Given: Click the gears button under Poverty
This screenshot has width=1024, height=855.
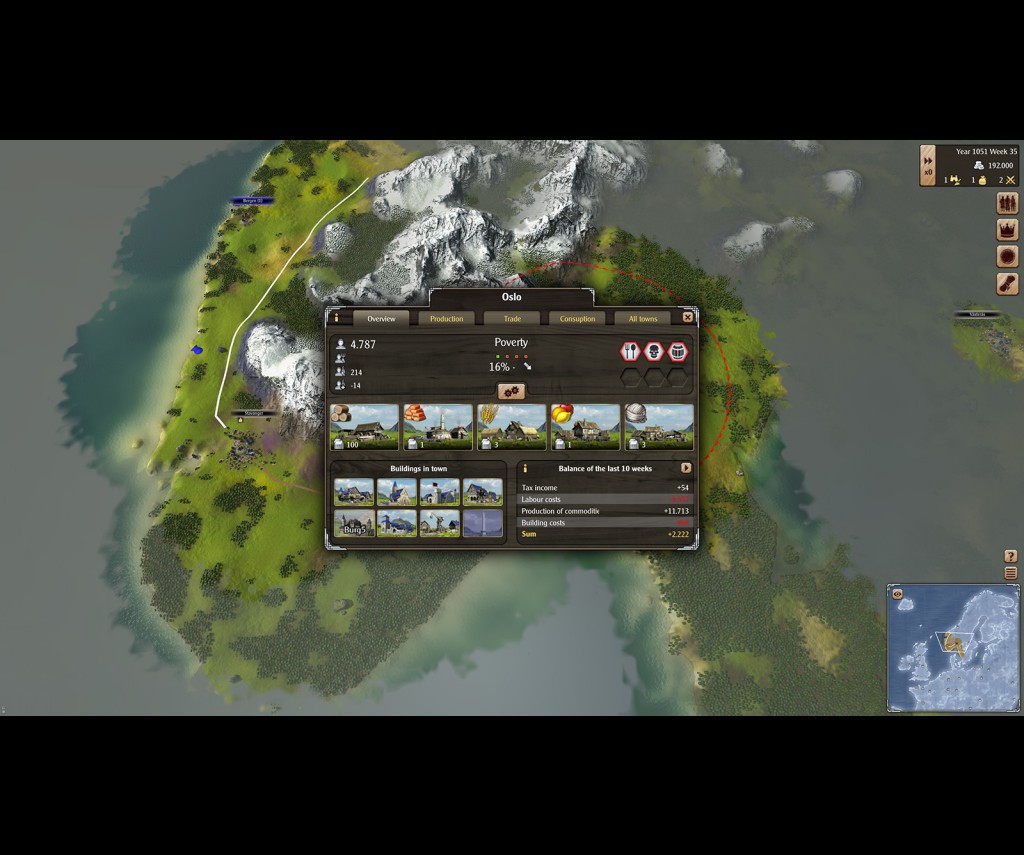Looking at the screenshot, I should click(x=511, y=391).
